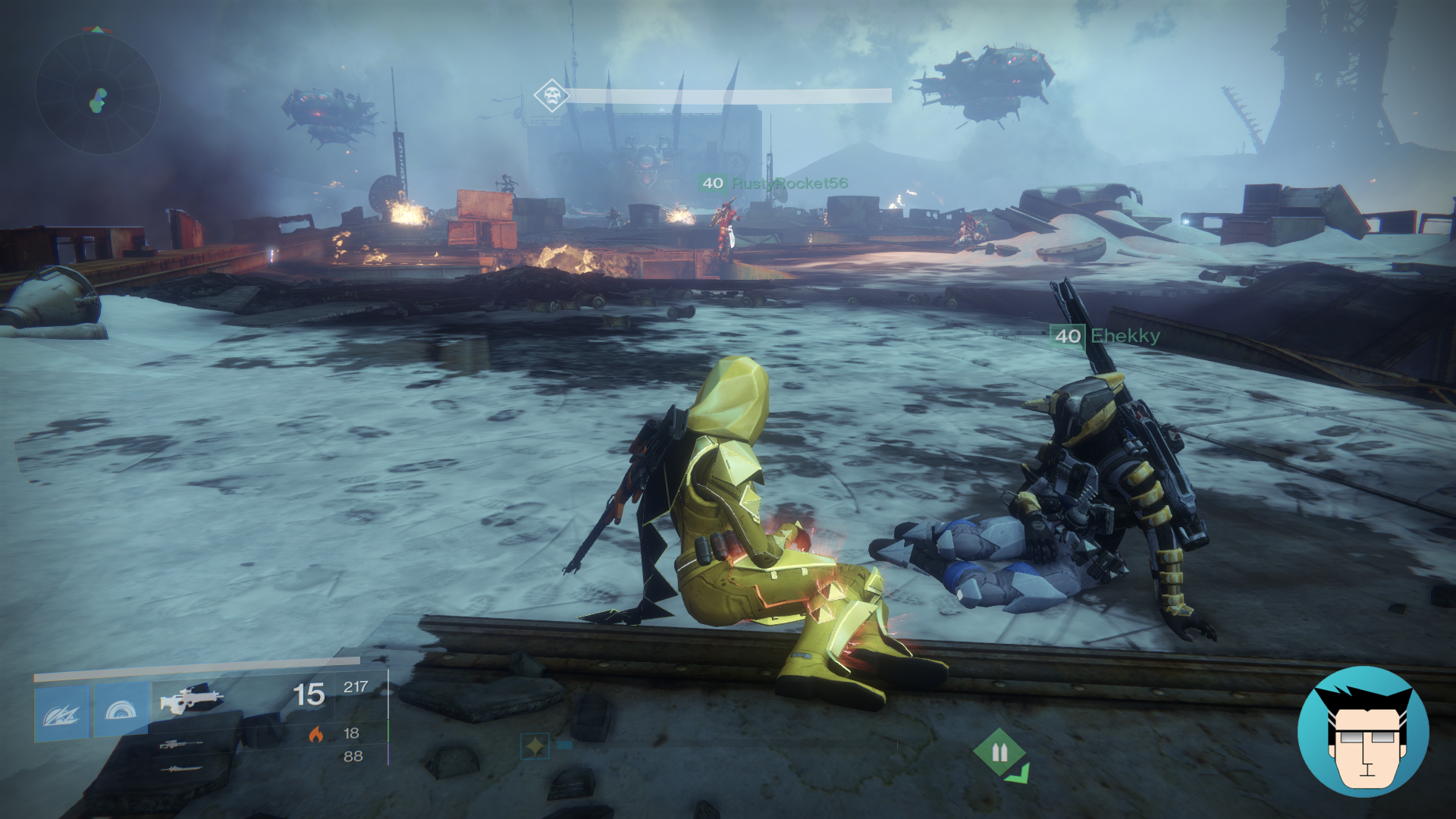Click the circular grenade ability icon
Screen dimensions: 1456x819
pos(121,711)
